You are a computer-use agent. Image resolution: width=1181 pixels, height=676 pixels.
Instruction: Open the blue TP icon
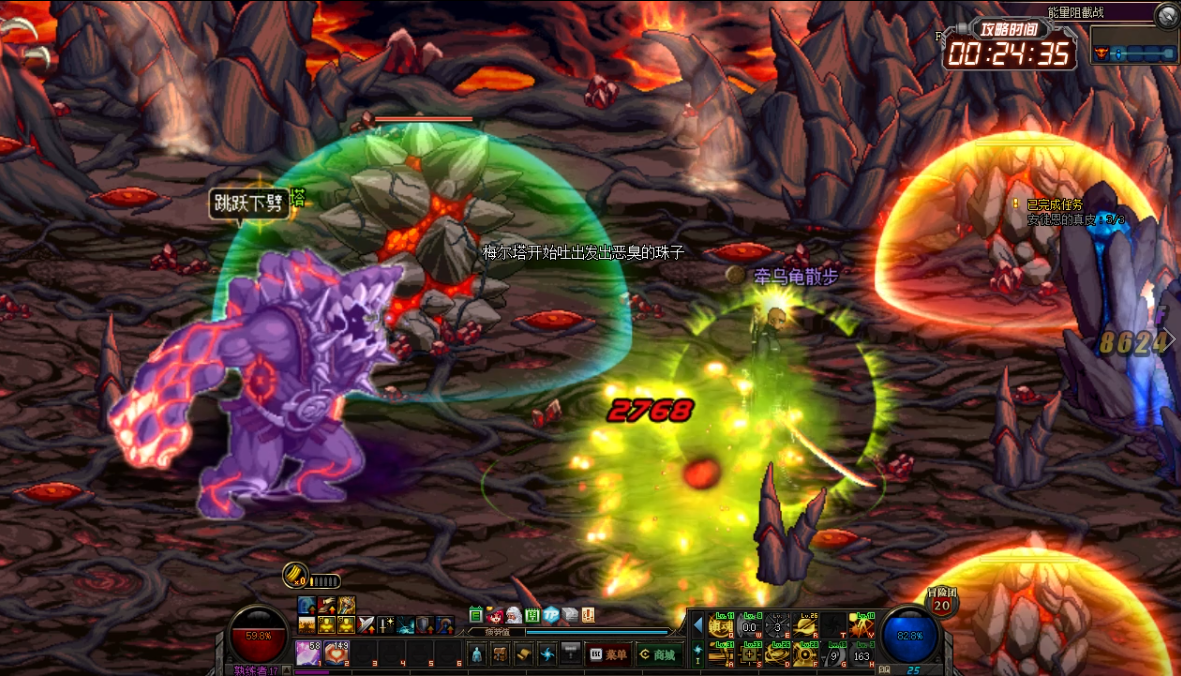(x=551, y=615)
